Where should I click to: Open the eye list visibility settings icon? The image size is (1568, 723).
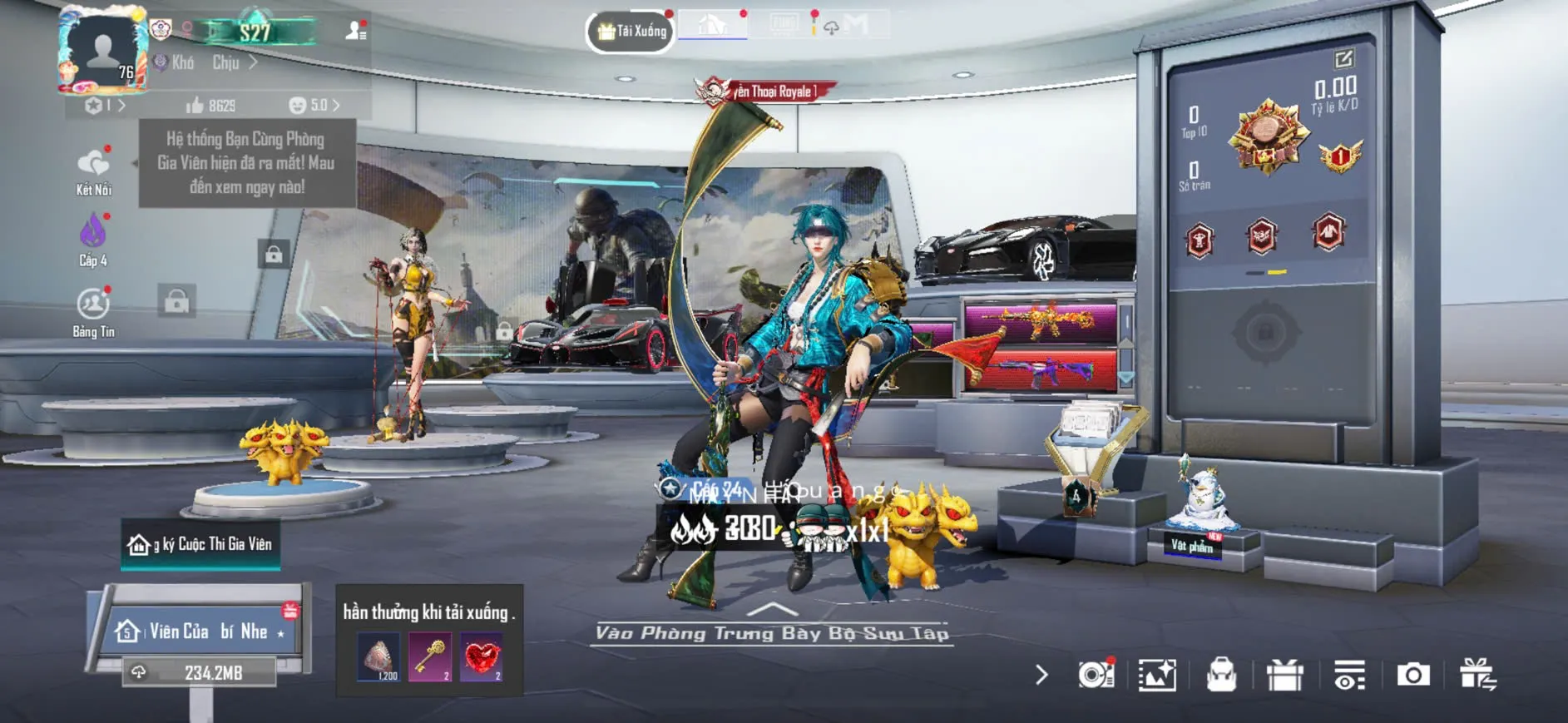[1348, 675]
